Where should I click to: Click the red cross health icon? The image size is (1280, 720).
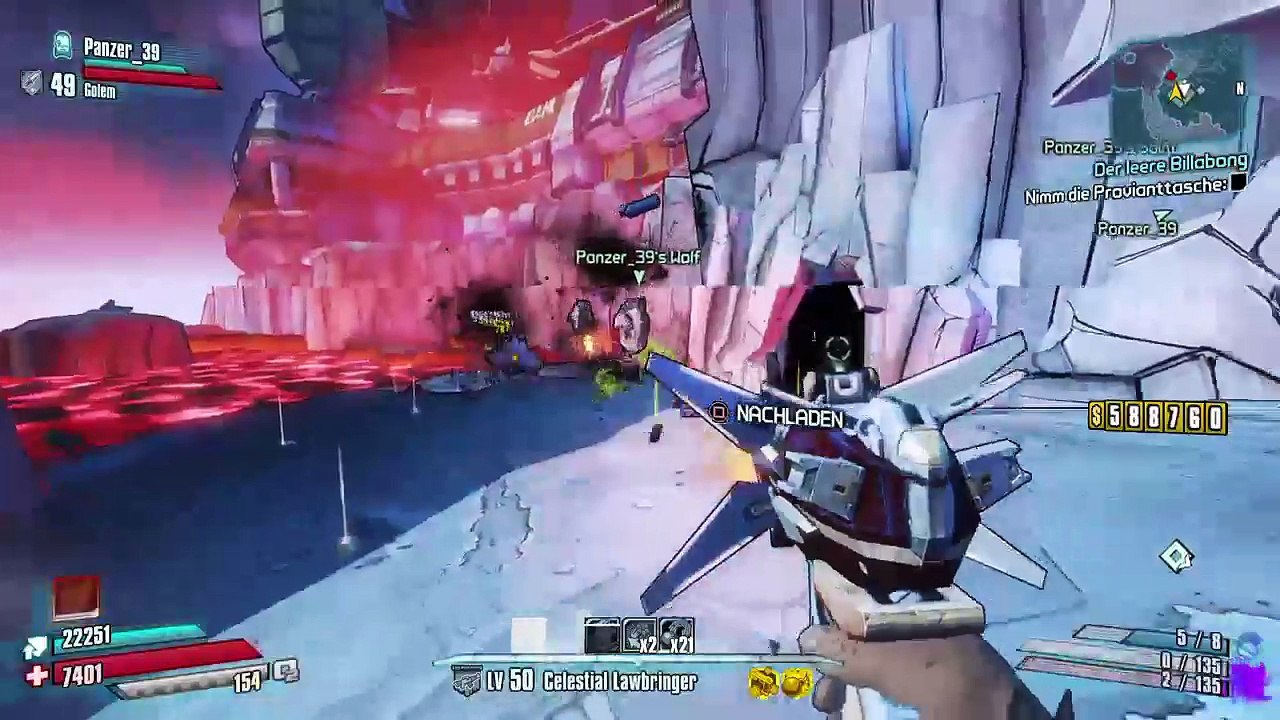(37, 677)
